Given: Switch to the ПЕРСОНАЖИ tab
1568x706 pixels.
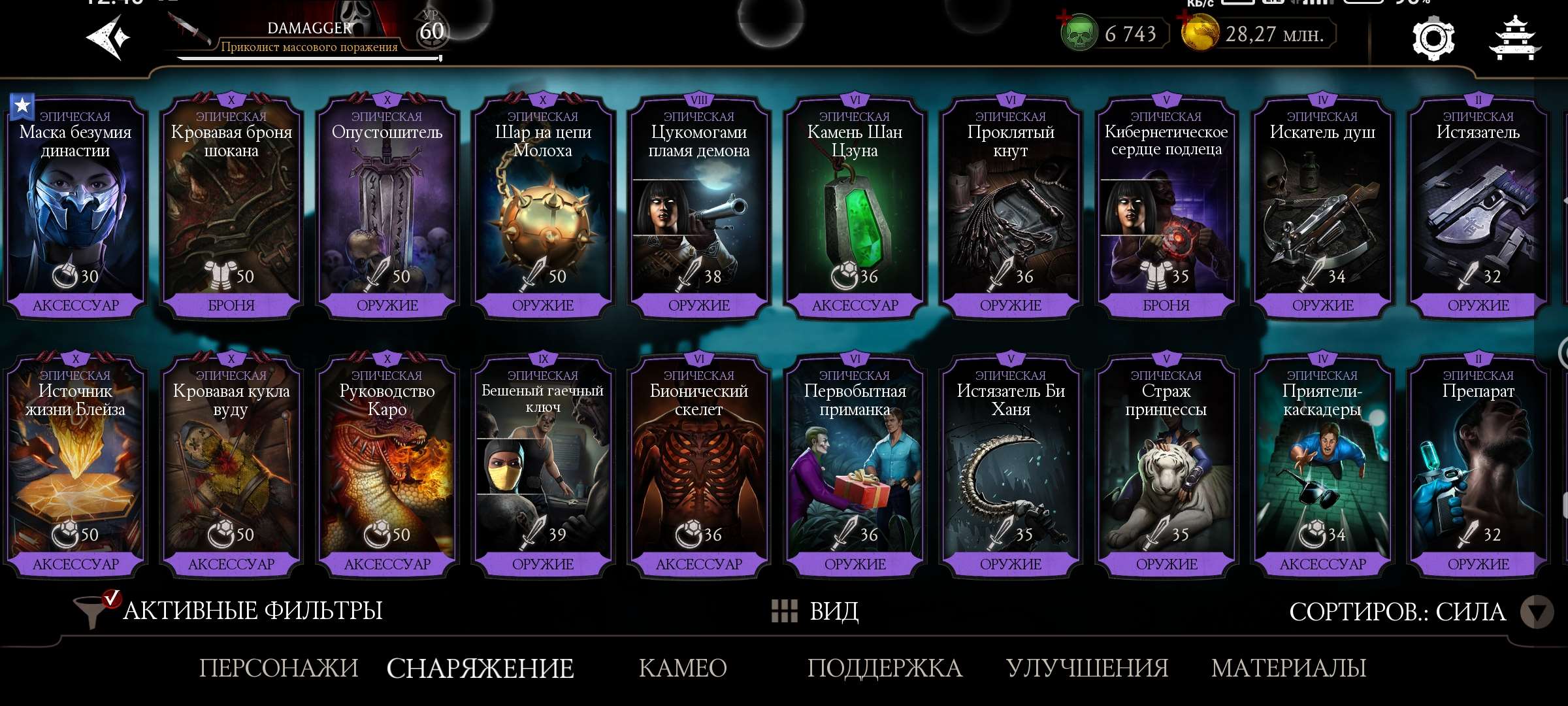Looking at the screenshot, I should pyautogui.click(x=279, y=668).
